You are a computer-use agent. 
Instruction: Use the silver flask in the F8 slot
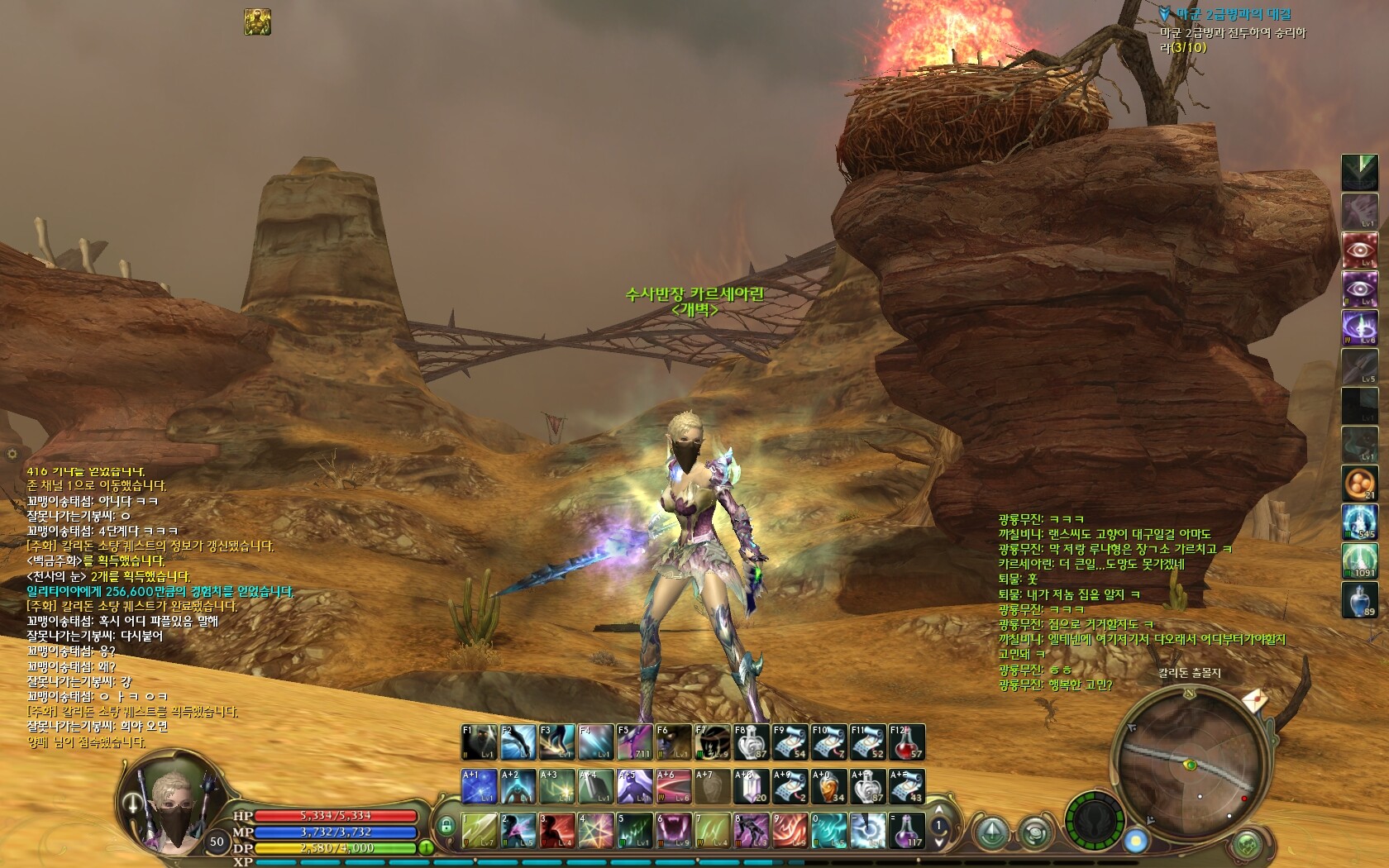click(x=752, y=742)
